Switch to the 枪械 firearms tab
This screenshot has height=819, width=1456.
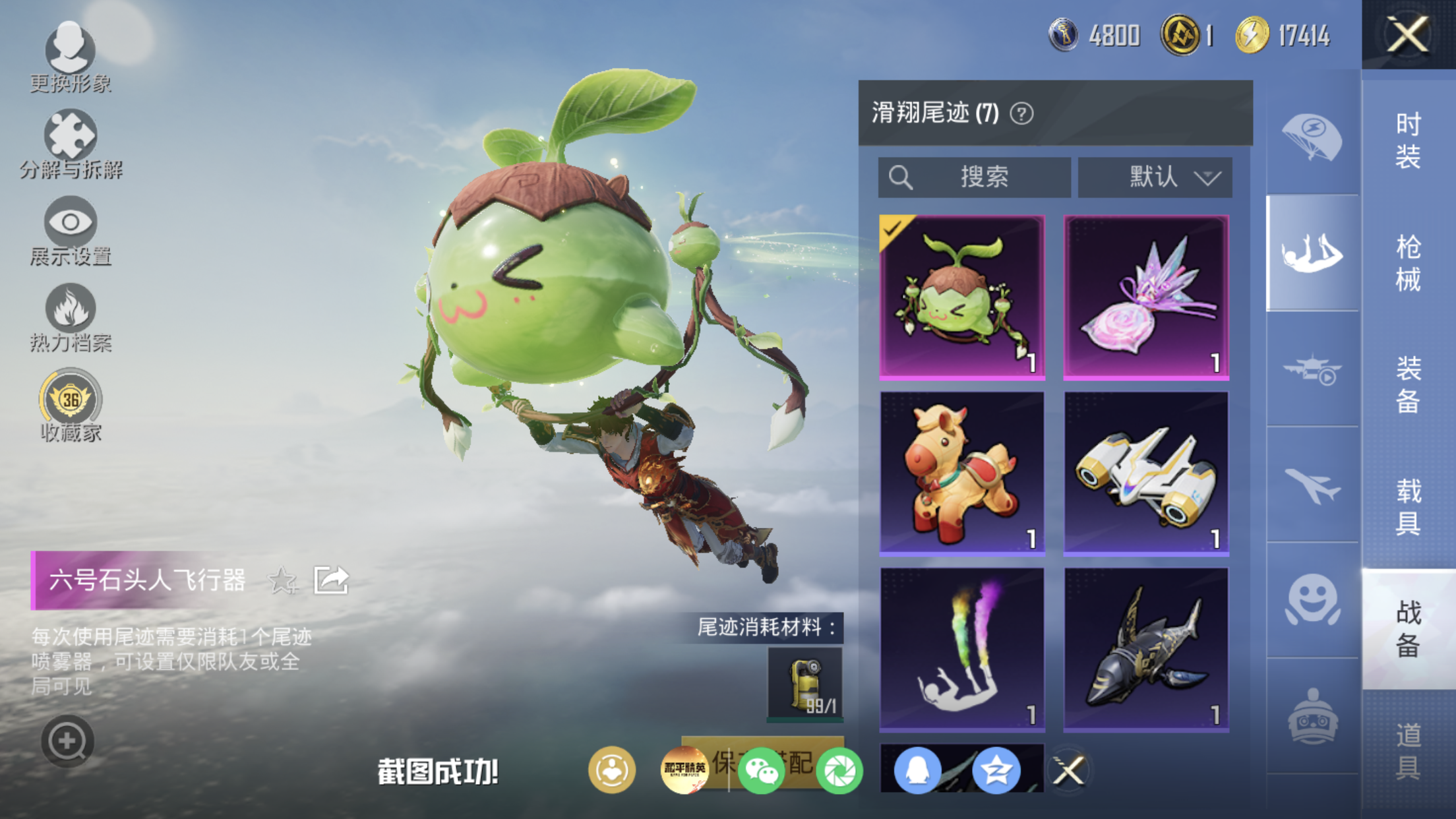[x=1408, y=263]
